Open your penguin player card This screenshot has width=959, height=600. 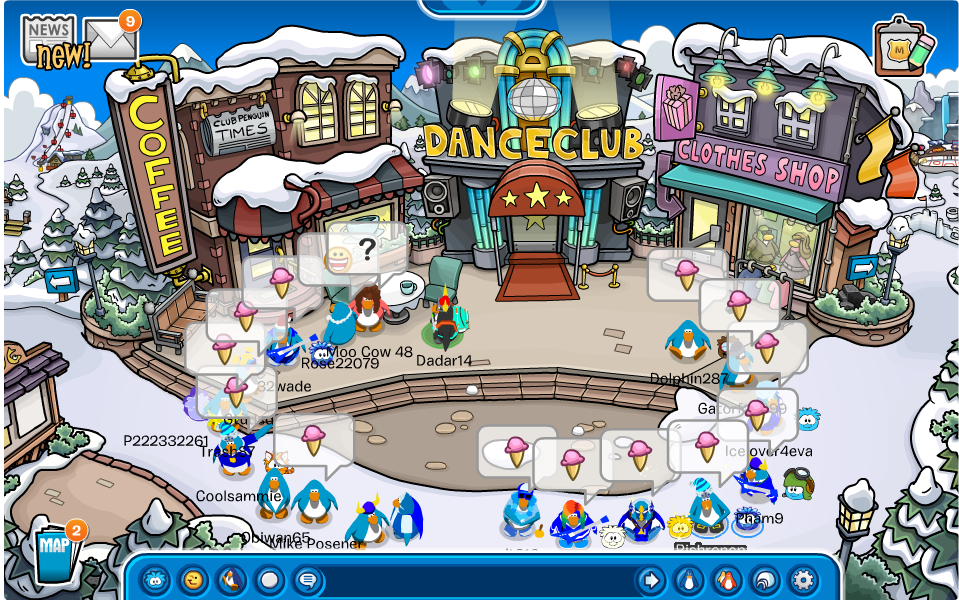click(x=689, y=579)
